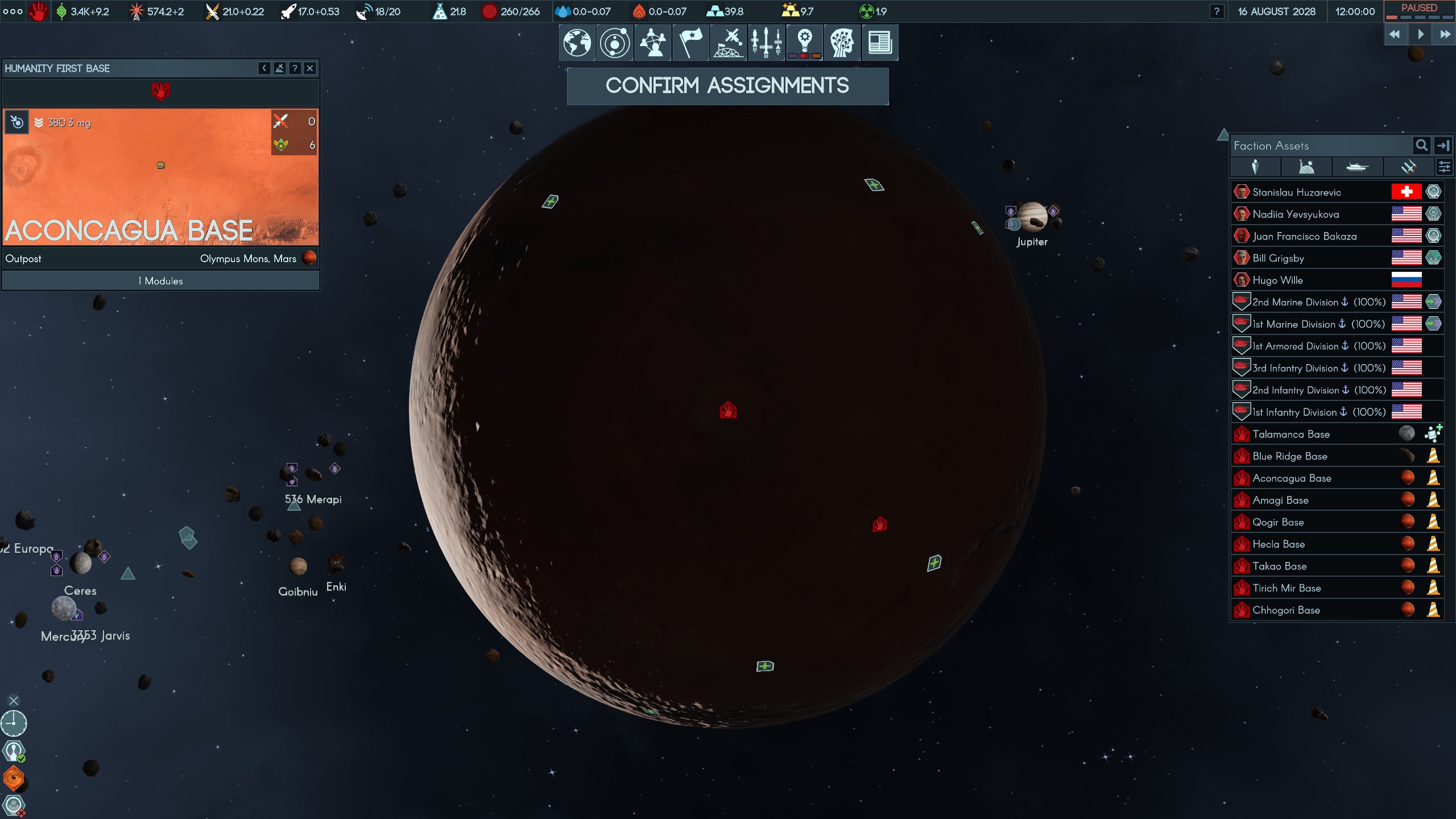1456x819 pixels.
Task: Select Talamanca Base in assets list
Action: click(1291, 435)
